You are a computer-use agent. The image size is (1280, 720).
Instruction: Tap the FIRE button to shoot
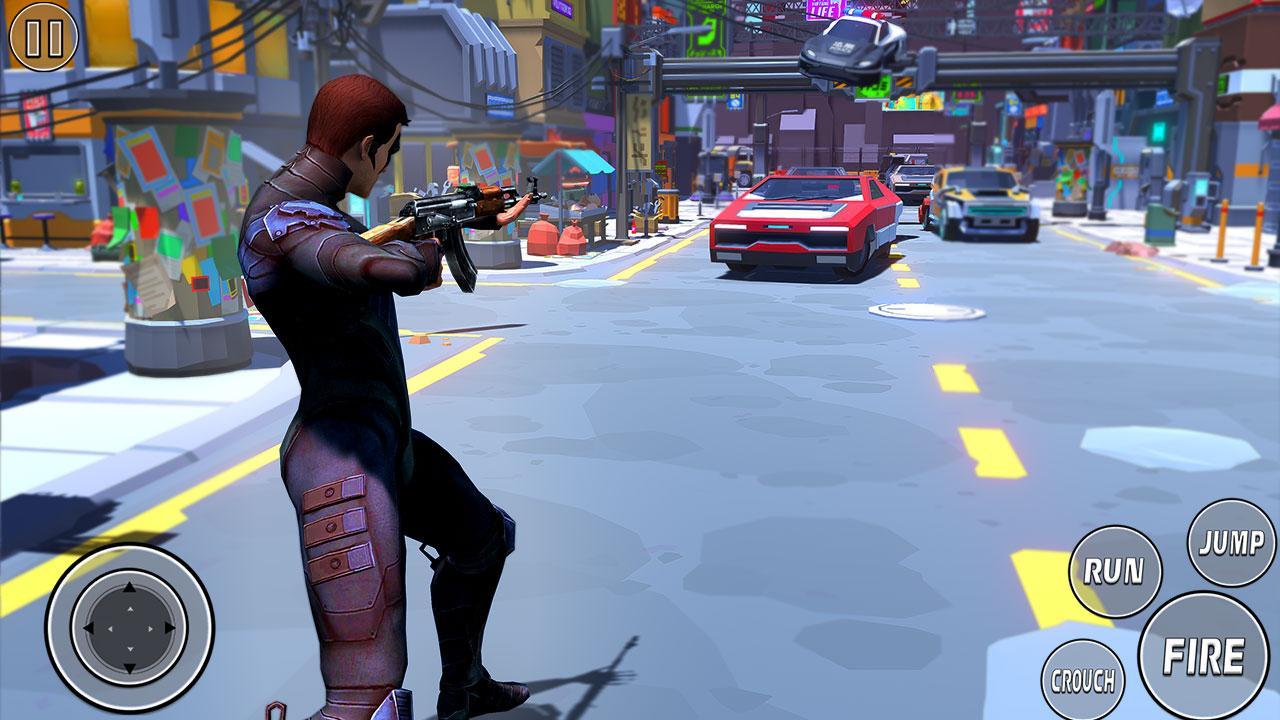1203,656
